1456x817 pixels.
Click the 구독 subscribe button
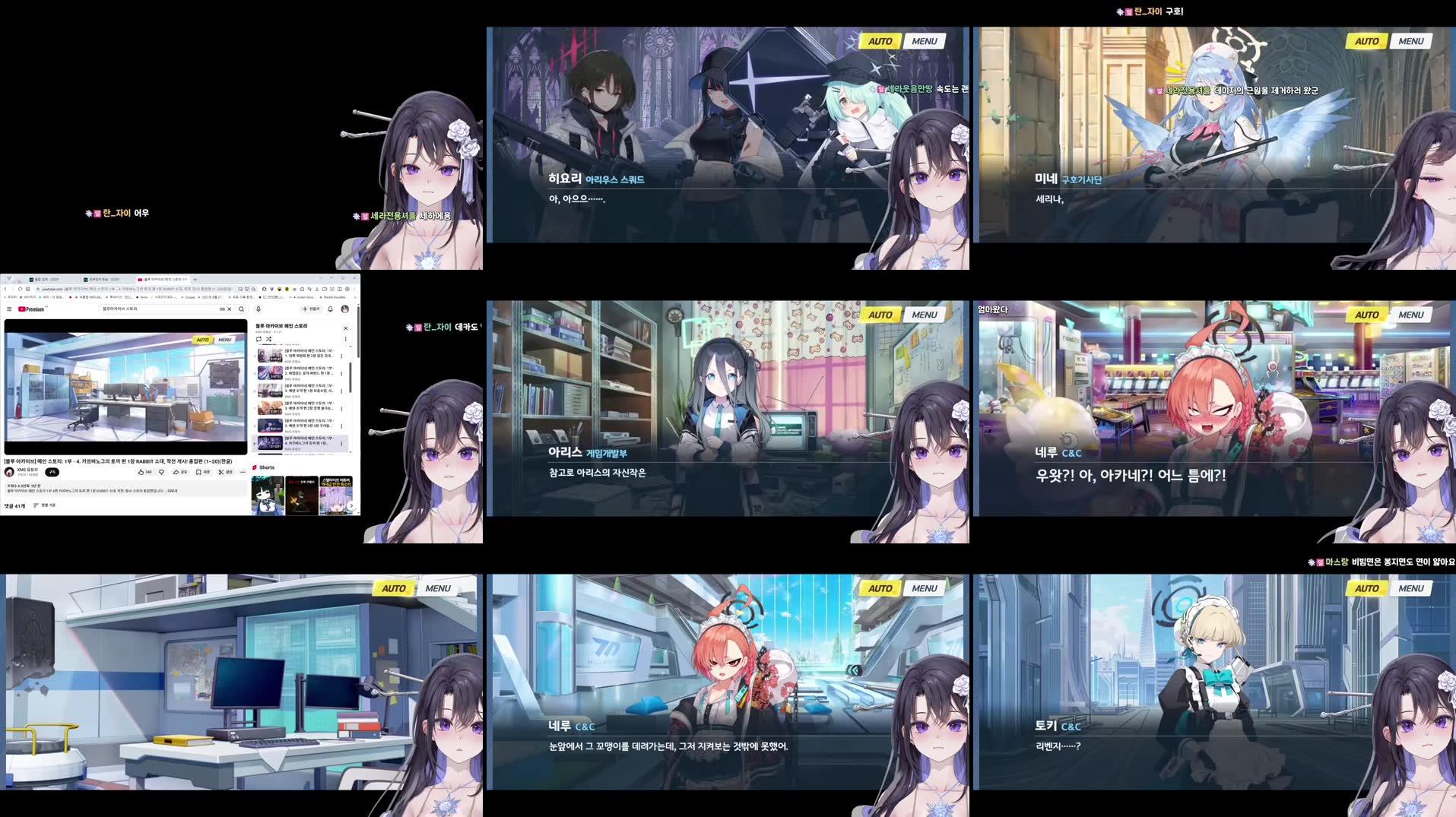(x=52, y=472)
